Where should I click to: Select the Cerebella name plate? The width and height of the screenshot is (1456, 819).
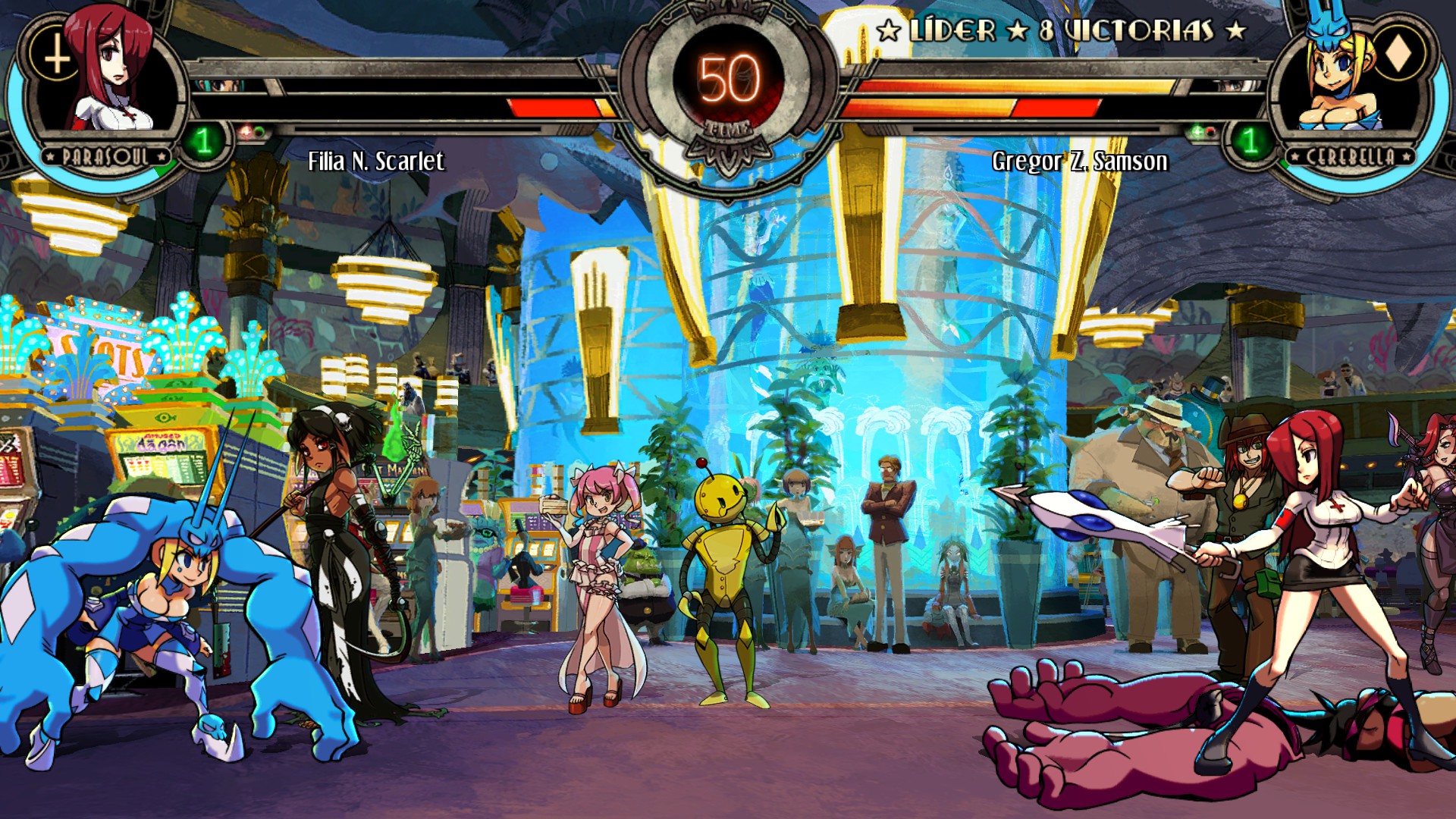coord(1350,157)
